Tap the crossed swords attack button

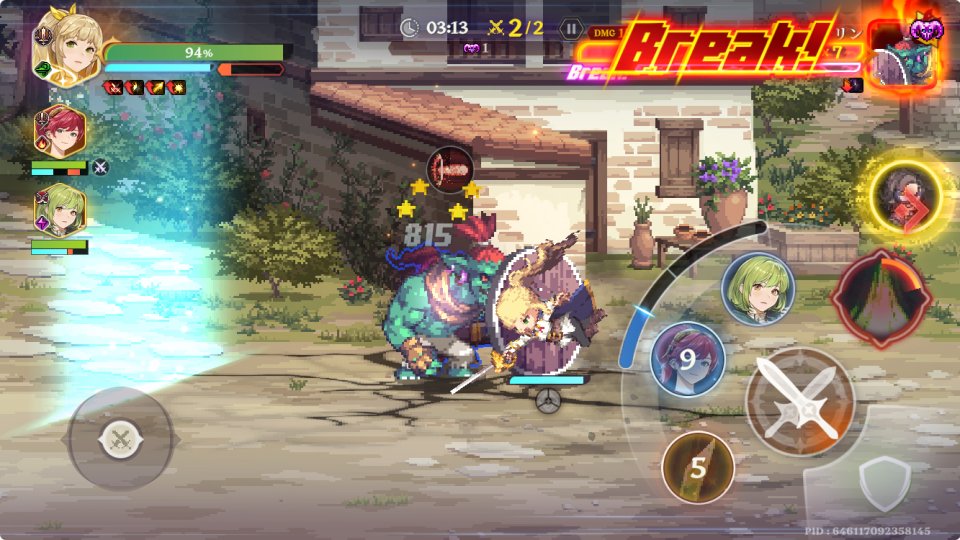798,401
